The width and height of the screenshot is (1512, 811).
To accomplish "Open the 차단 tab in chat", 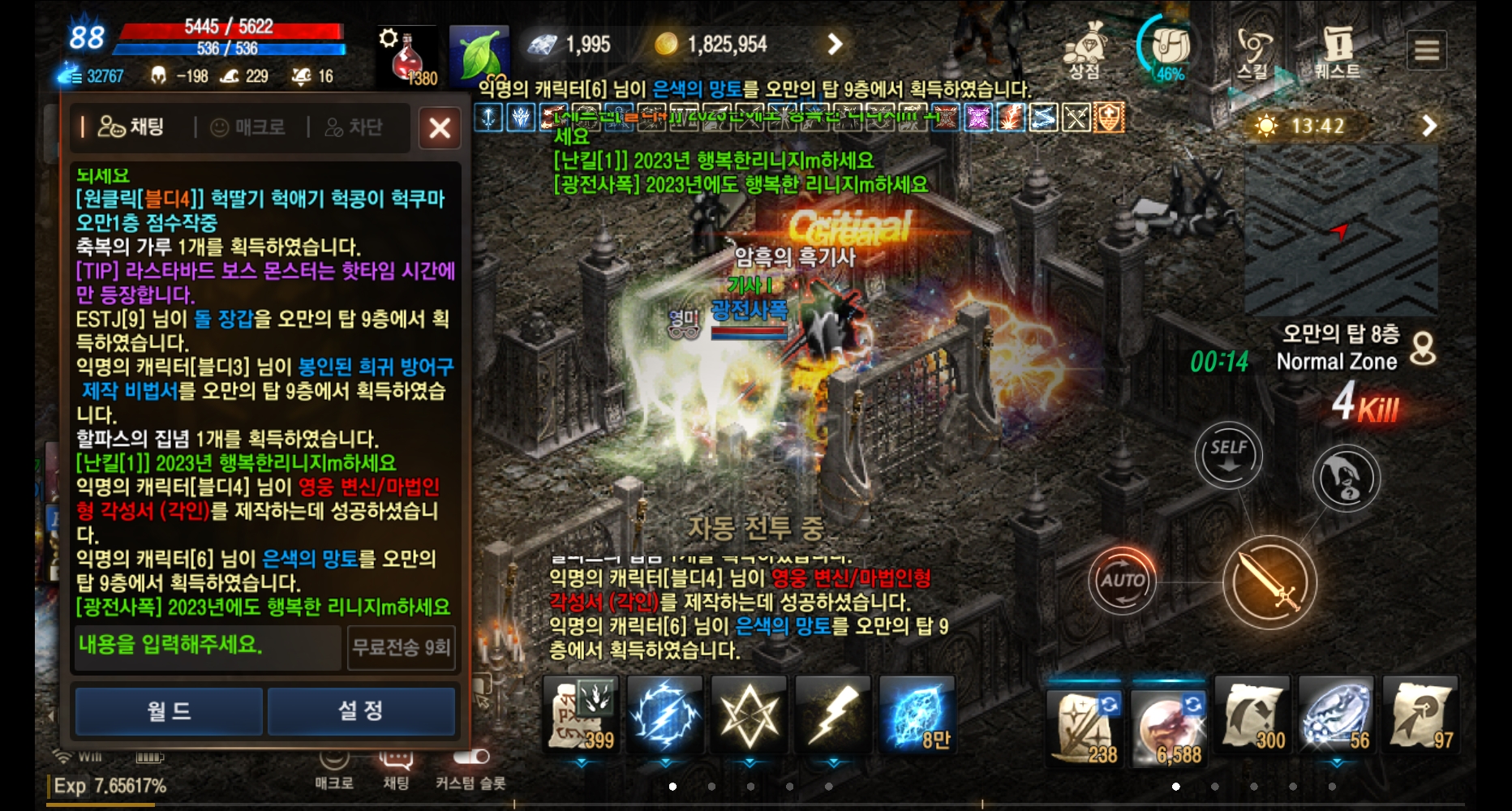I will (x=357, y=127).
